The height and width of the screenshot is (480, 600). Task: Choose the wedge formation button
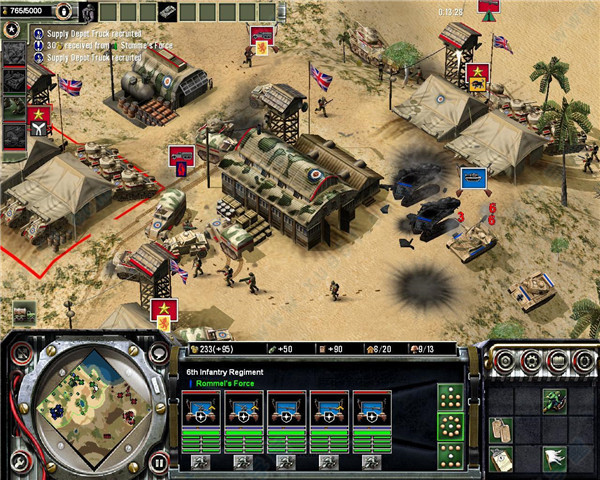(452, 396)
